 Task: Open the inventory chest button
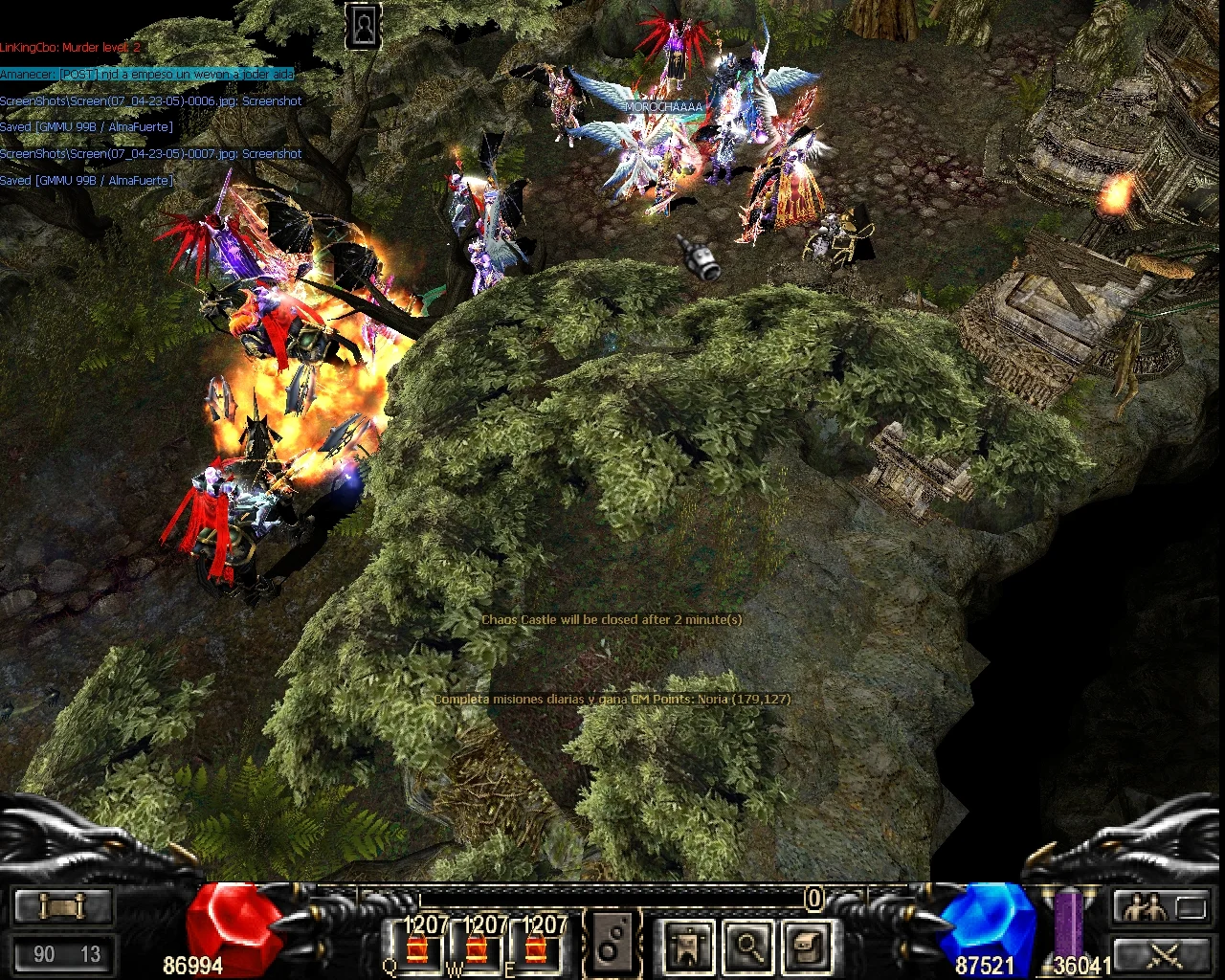[806, 946]
